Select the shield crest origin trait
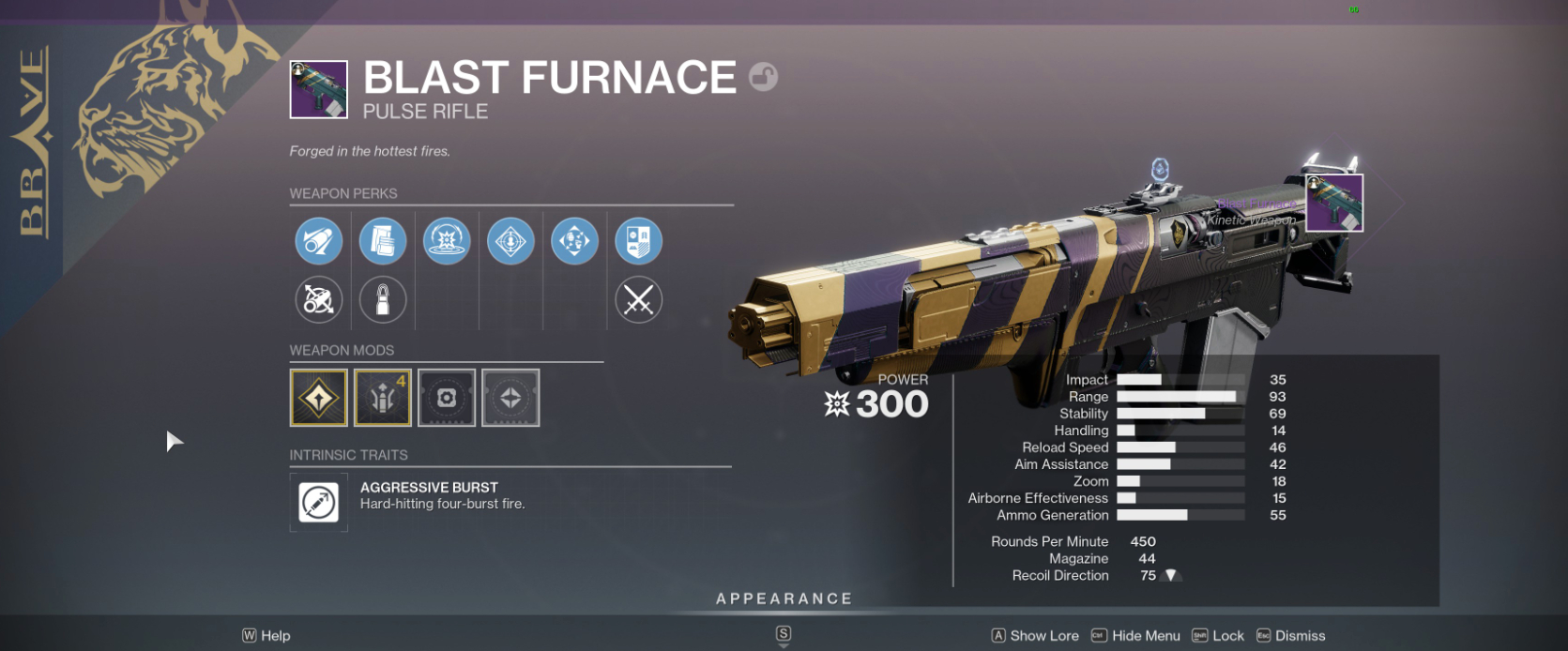The height and width of the screenshot is (651, 1568). pos(638,241)
